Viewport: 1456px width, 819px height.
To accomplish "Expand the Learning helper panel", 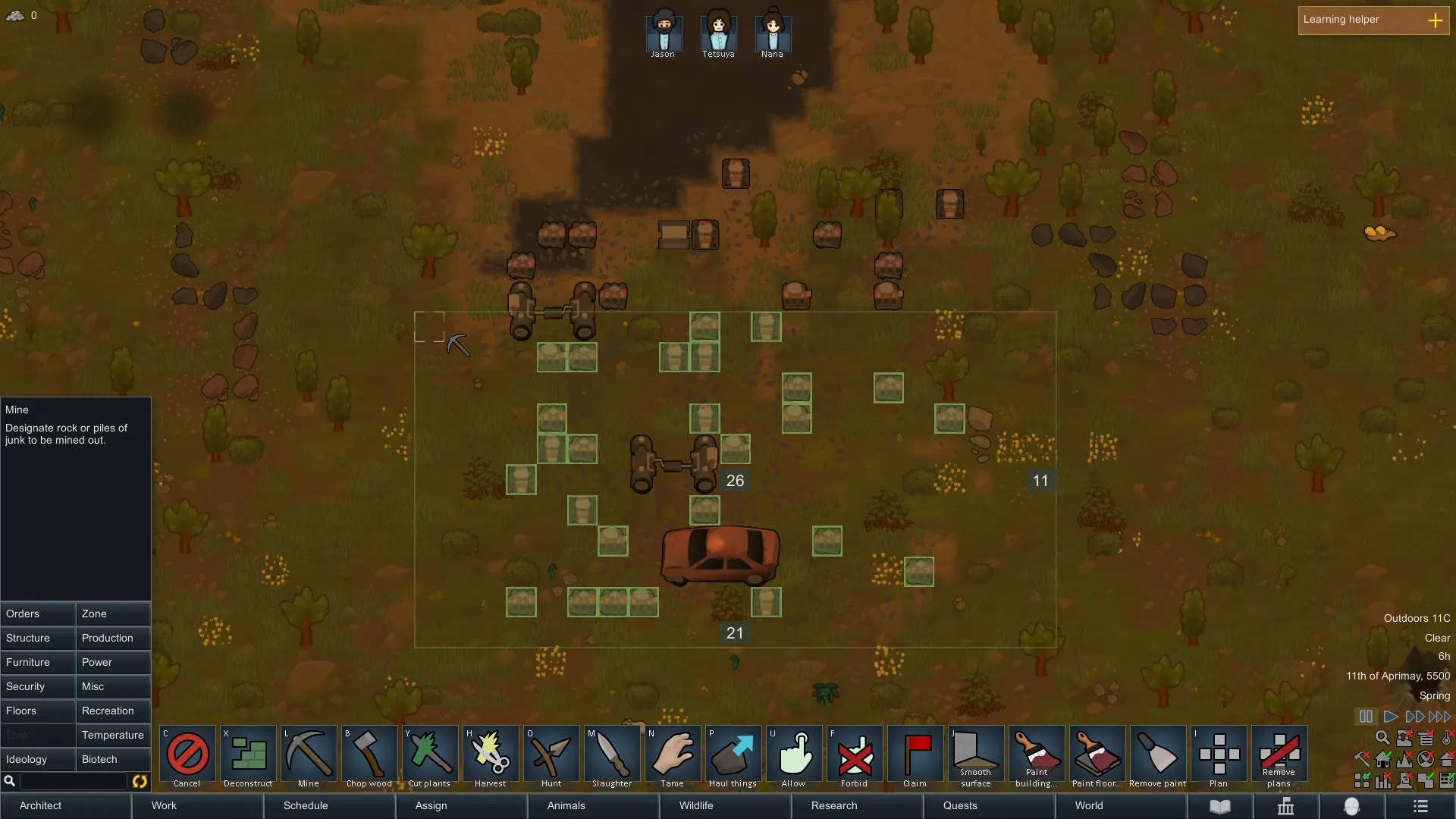I will coord(1435,20).
